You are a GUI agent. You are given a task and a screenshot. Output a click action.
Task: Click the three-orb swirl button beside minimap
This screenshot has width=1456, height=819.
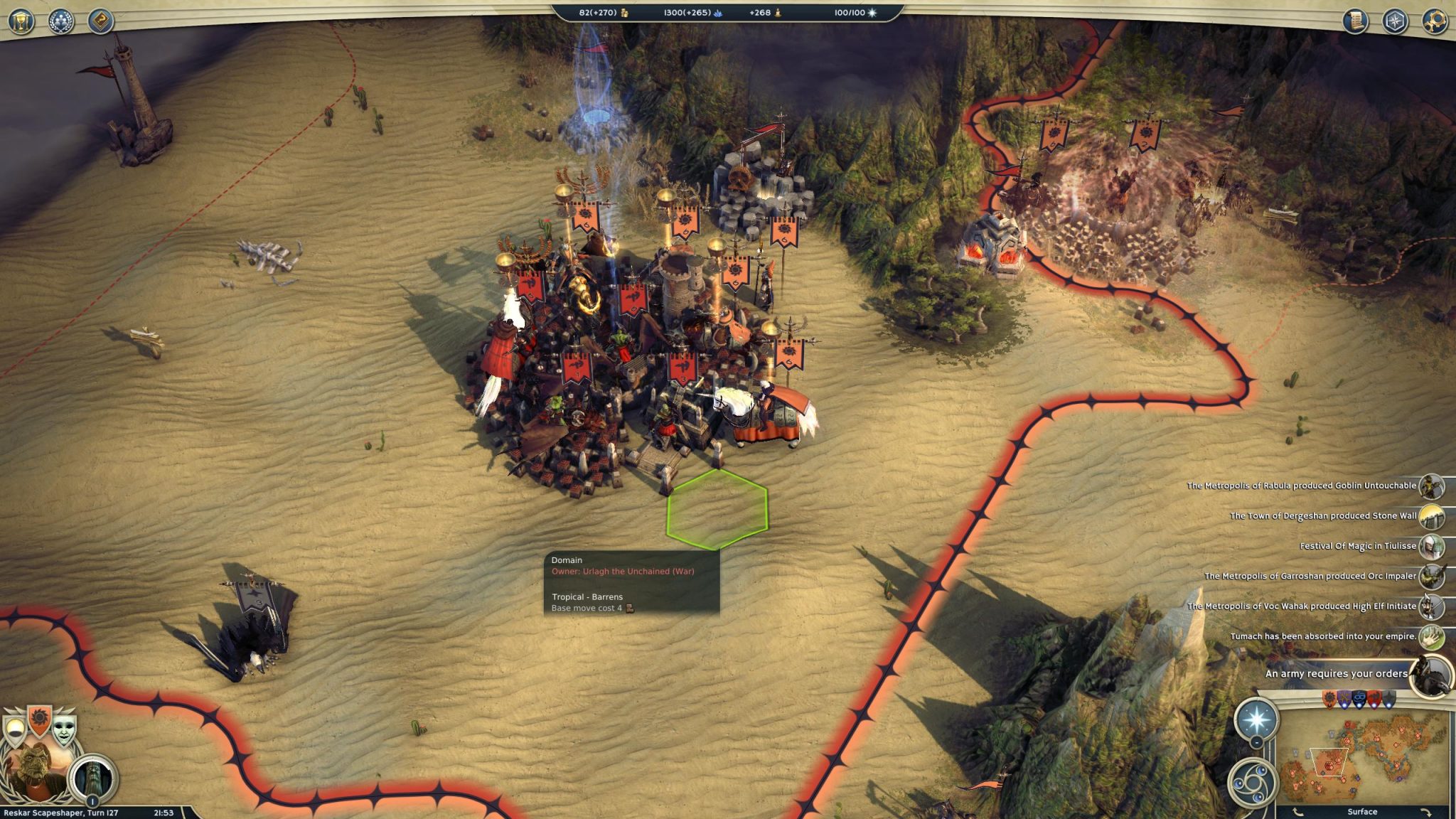(x=1252, y=781)
